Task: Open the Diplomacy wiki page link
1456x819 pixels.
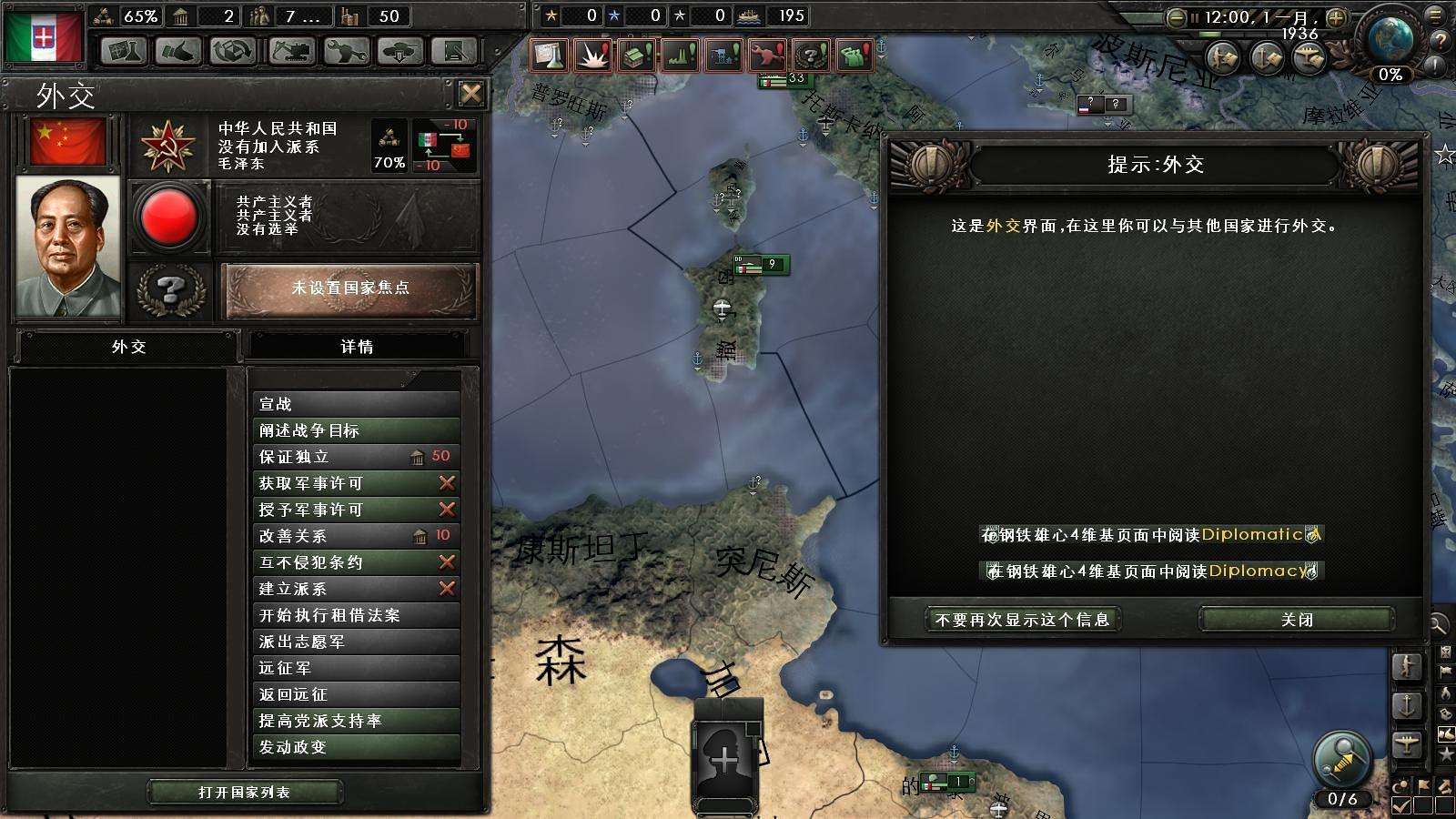Action: [1151, 571]
